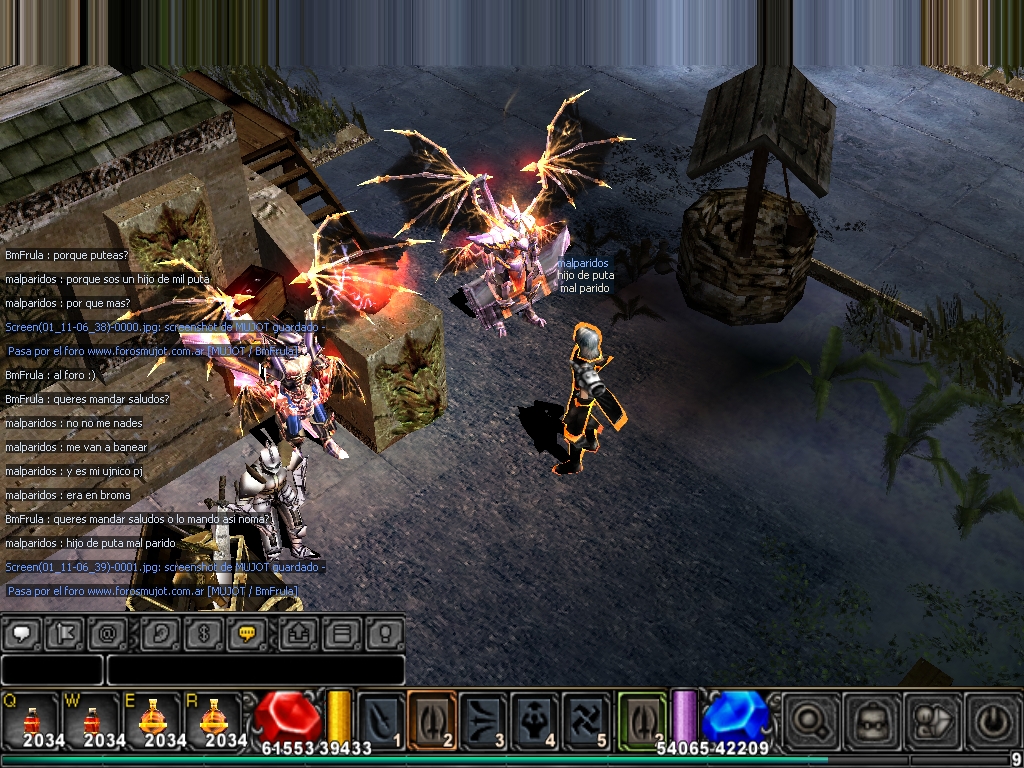1024x768 pixels.
Task: Select the Q slot red potion
Action: (30, 719)
